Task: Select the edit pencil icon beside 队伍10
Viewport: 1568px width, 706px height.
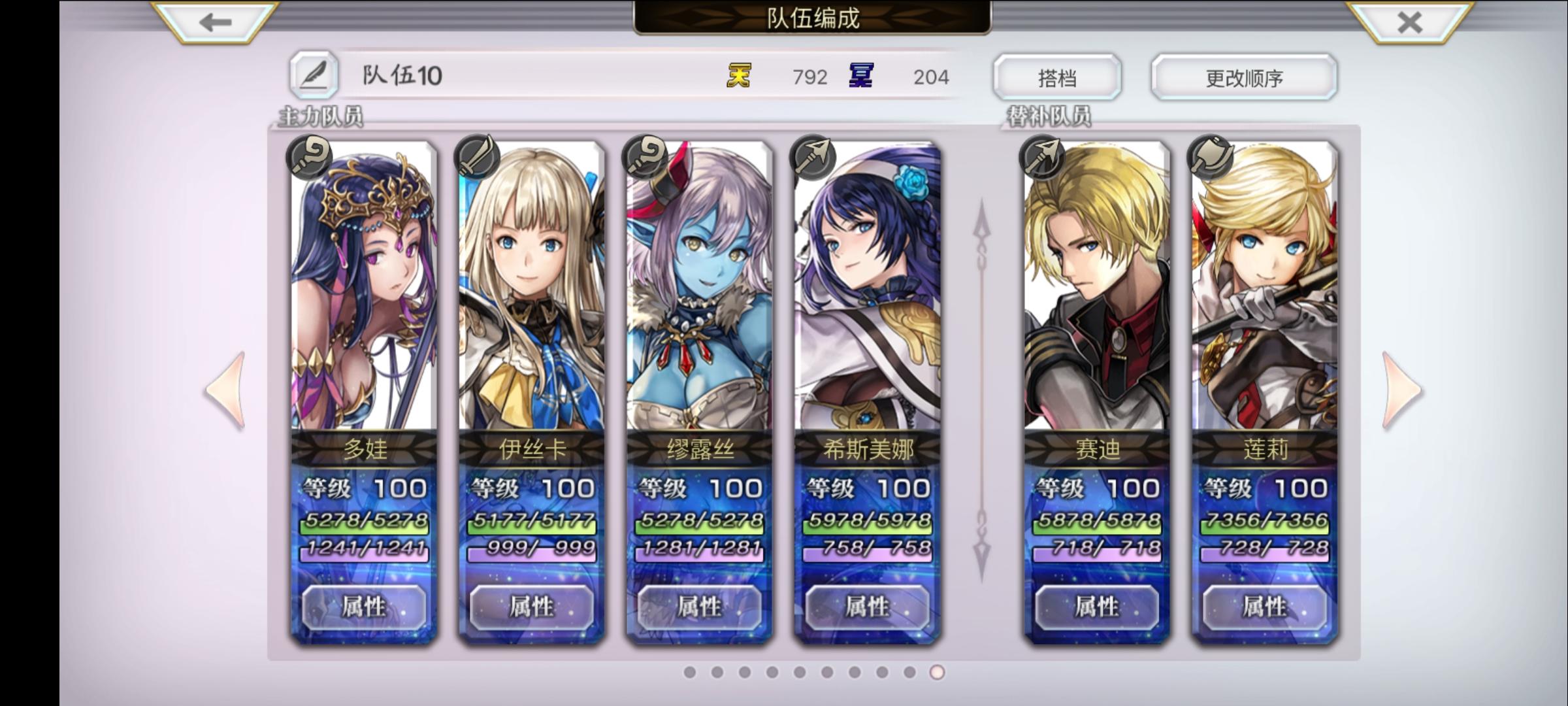Action: point(315,75)
